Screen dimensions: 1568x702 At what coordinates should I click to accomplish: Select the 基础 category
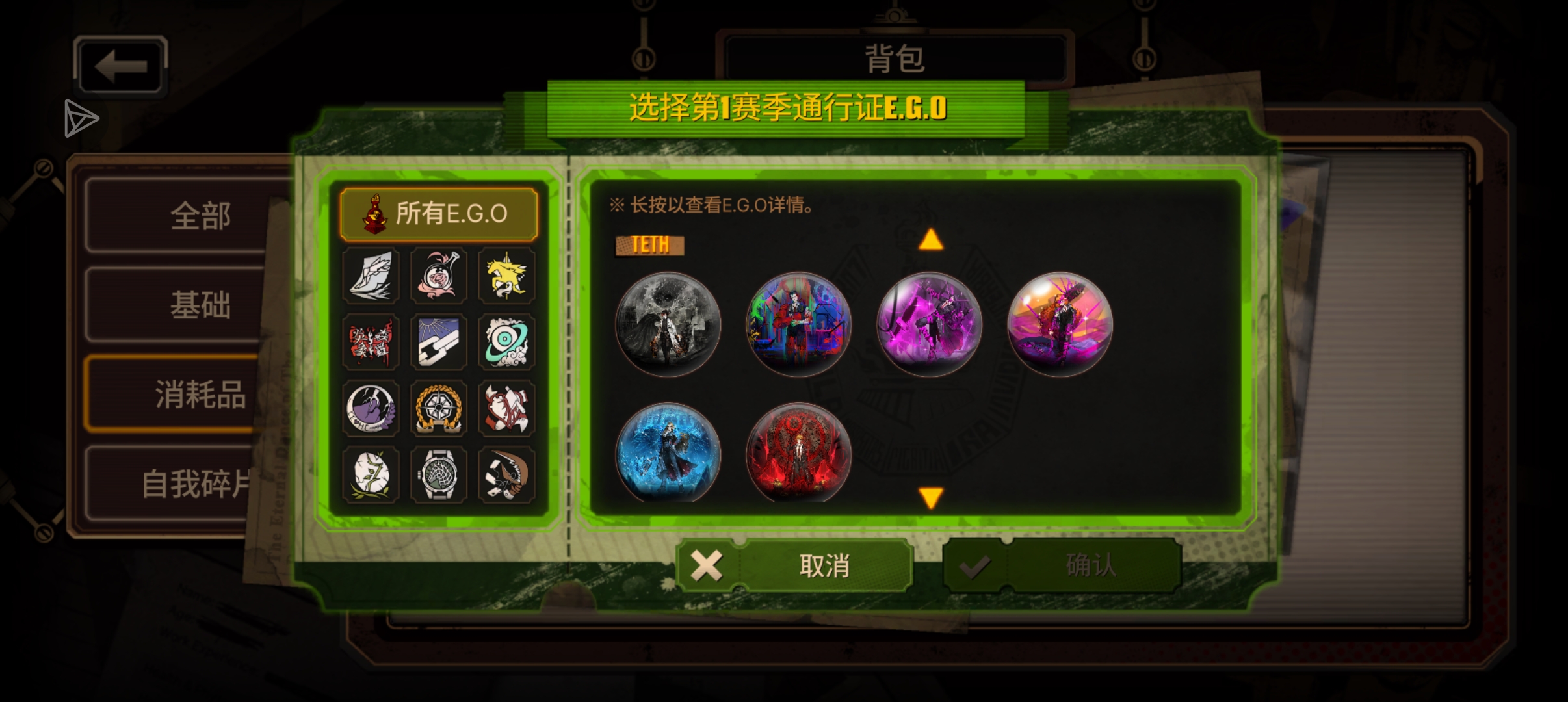[x=200, y=304]
